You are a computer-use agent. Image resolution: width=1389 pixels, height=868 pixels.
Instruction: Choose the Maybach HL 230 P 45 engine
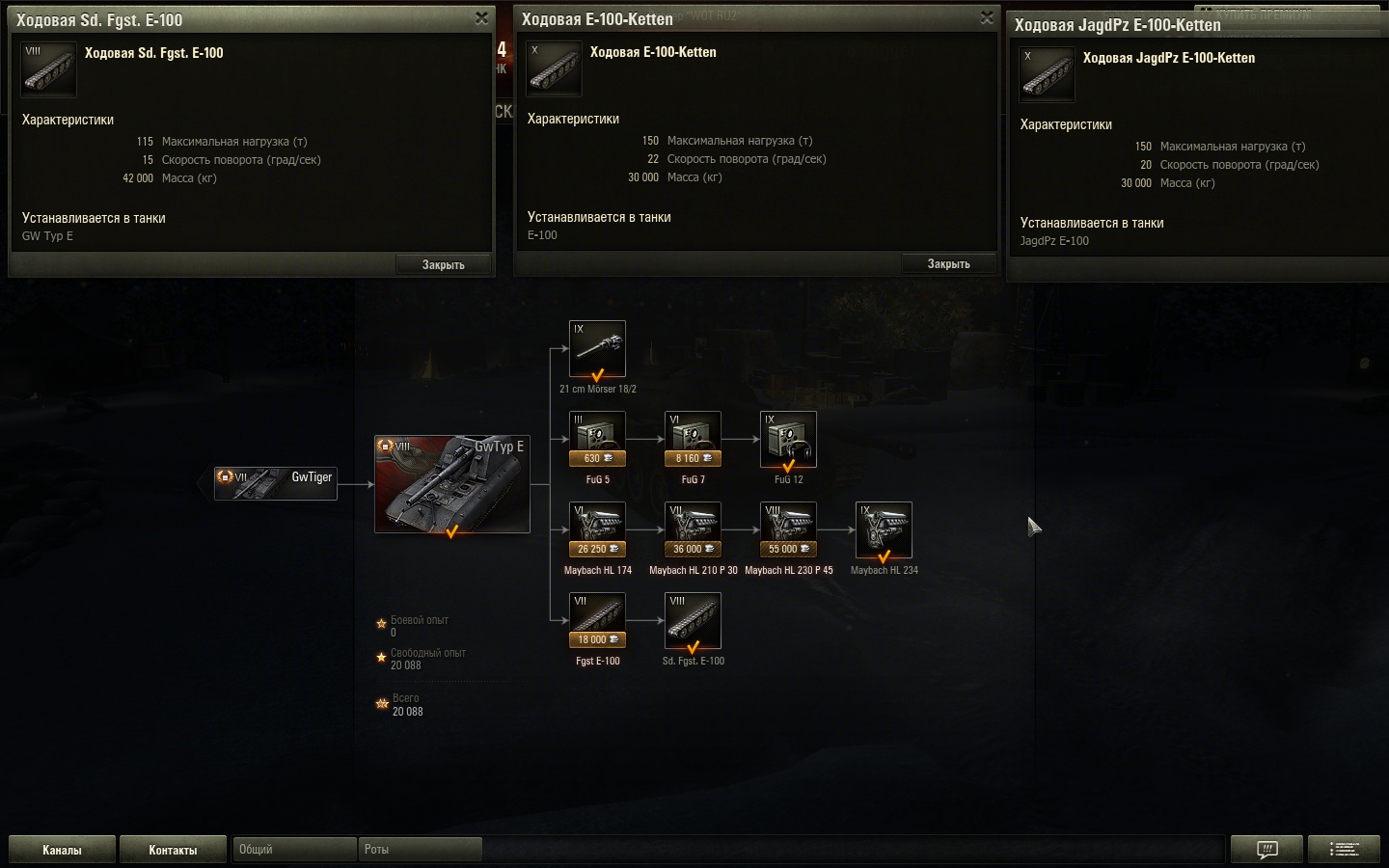pos(788,530)
